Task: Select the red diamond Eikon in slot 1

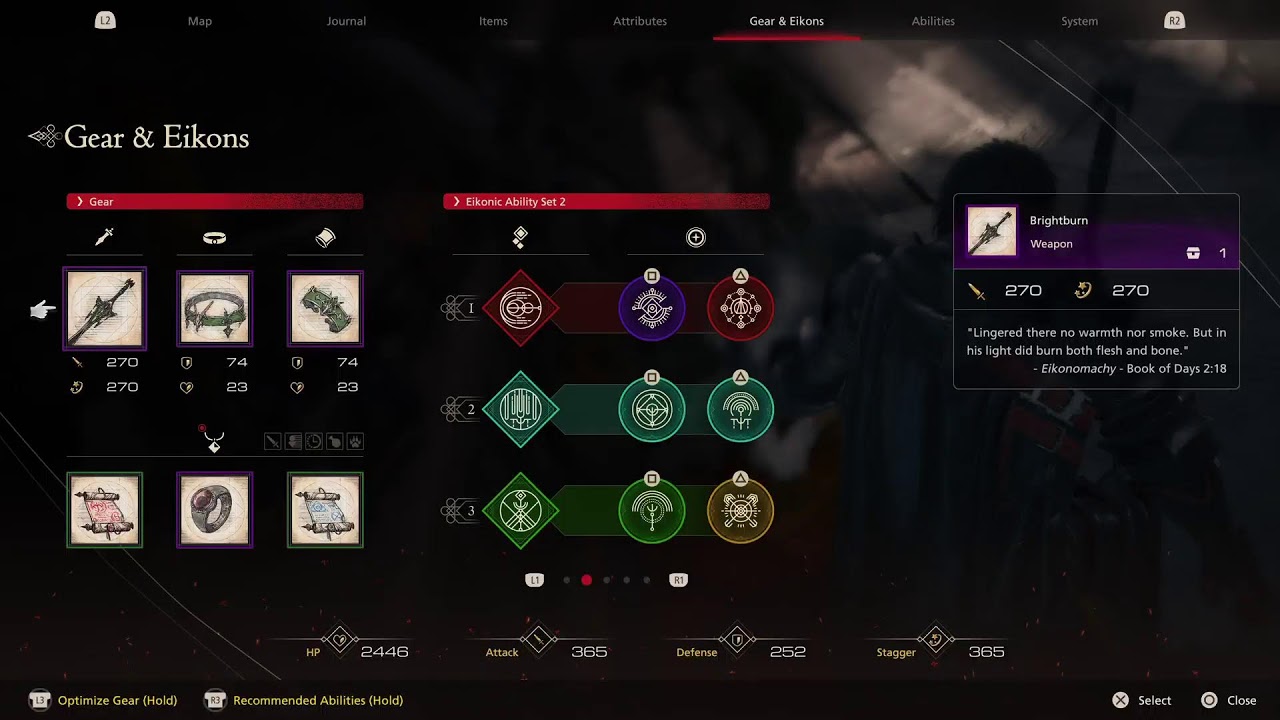Action: pos(520,308)
